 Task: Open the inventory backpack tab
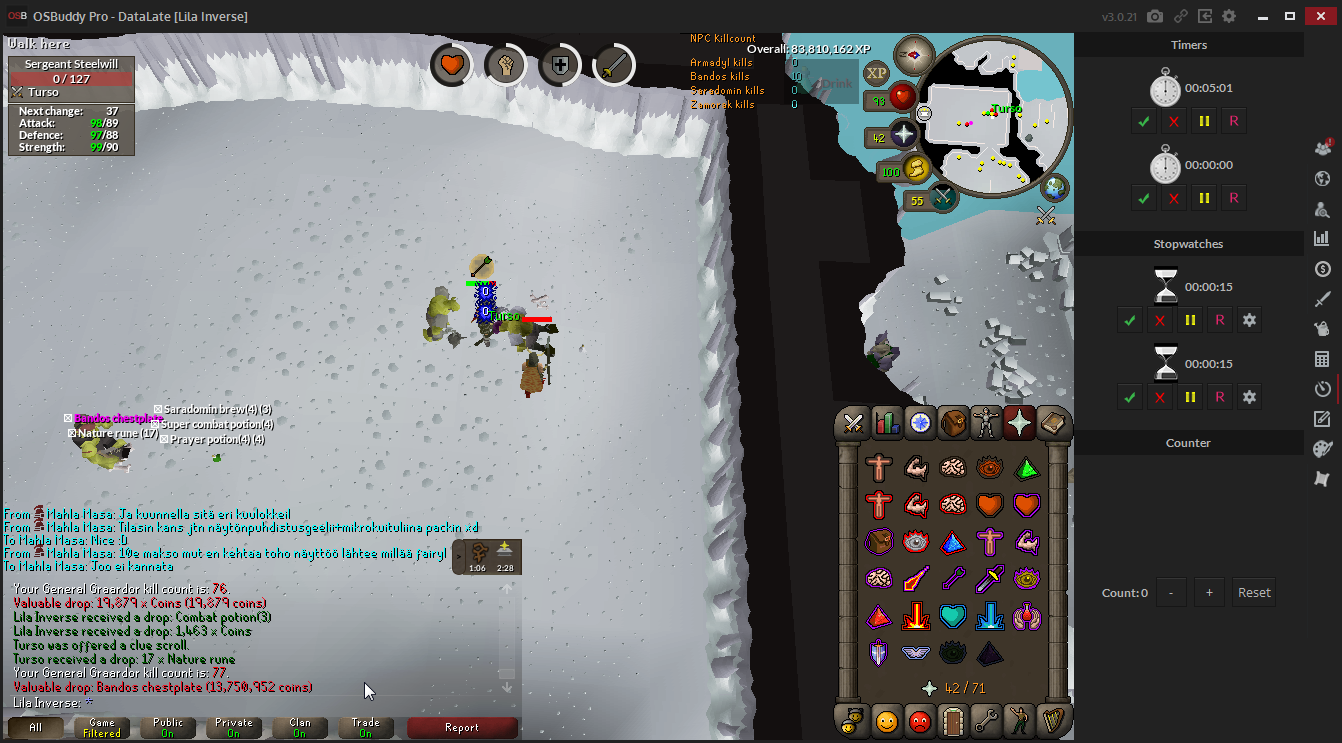click(953, 423)
